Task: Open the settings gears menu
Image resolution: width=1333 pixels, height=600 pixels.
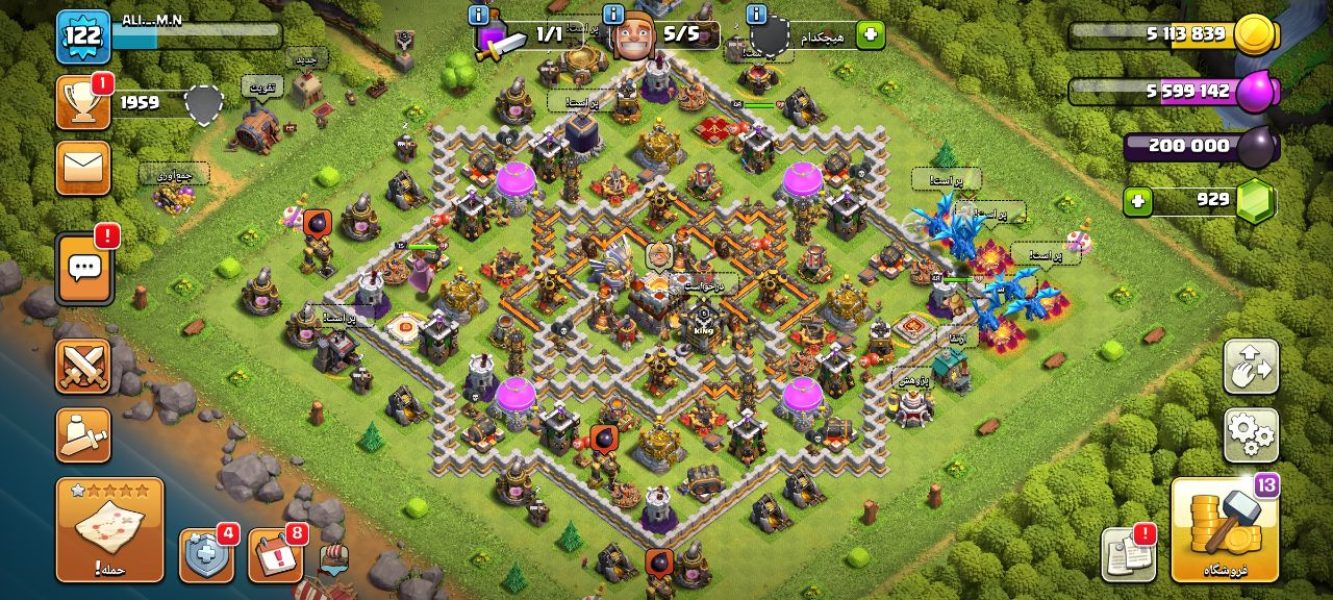Action: click(1251, 434)
